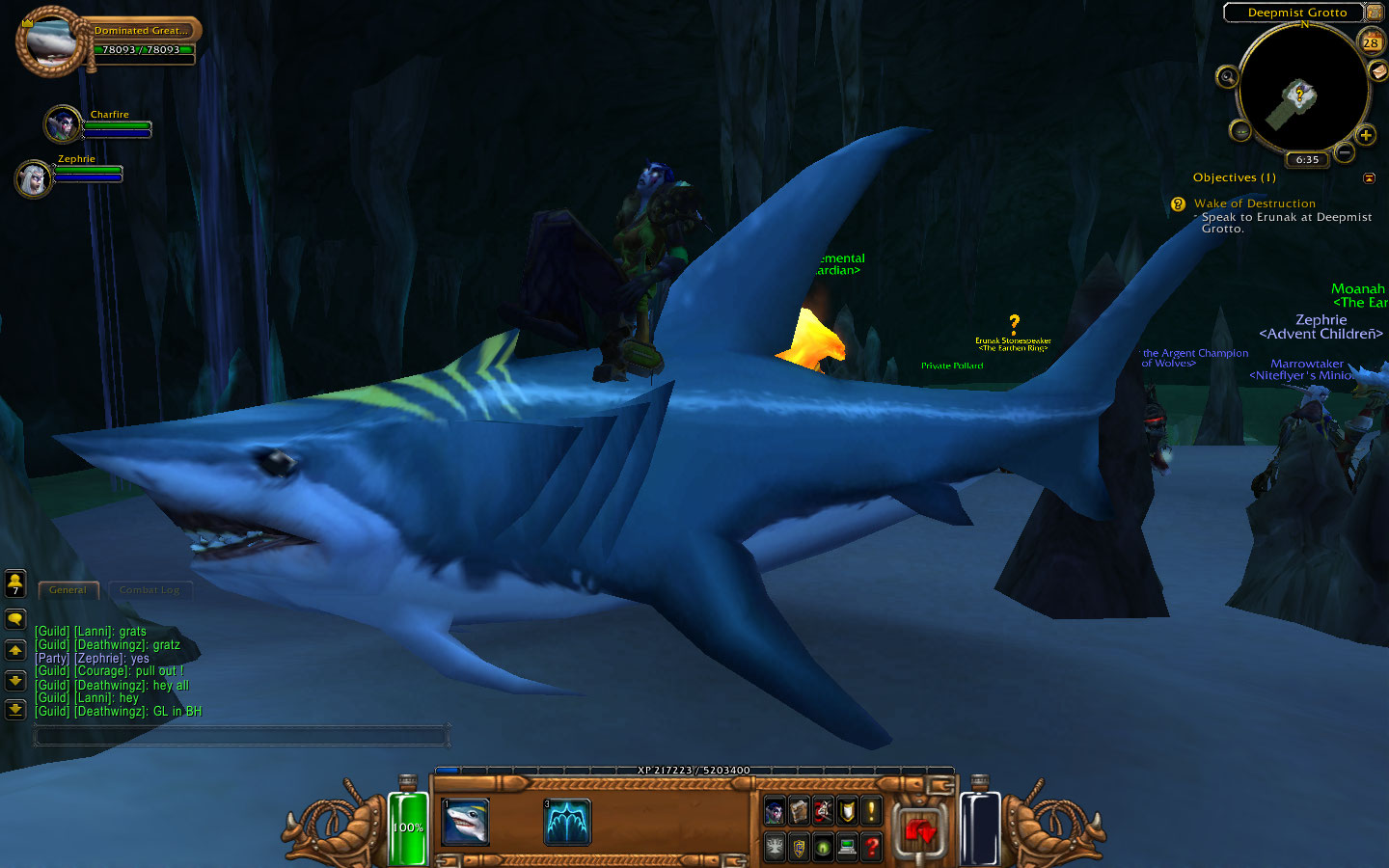Toggle minimap tracking with the magnifier button
Viewport: 1389px width, 868px height.
[x=1227, y=76]
